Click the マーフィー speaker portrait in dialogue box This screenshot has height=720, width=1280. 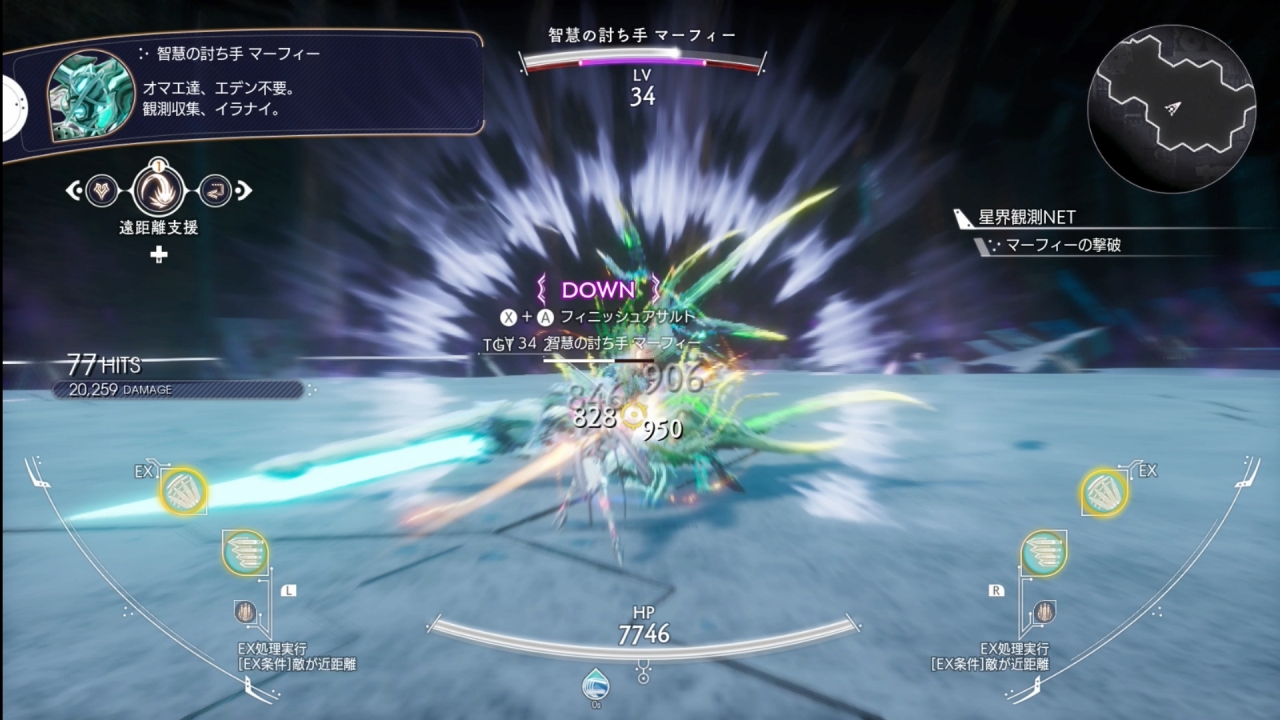coord(91,95)
